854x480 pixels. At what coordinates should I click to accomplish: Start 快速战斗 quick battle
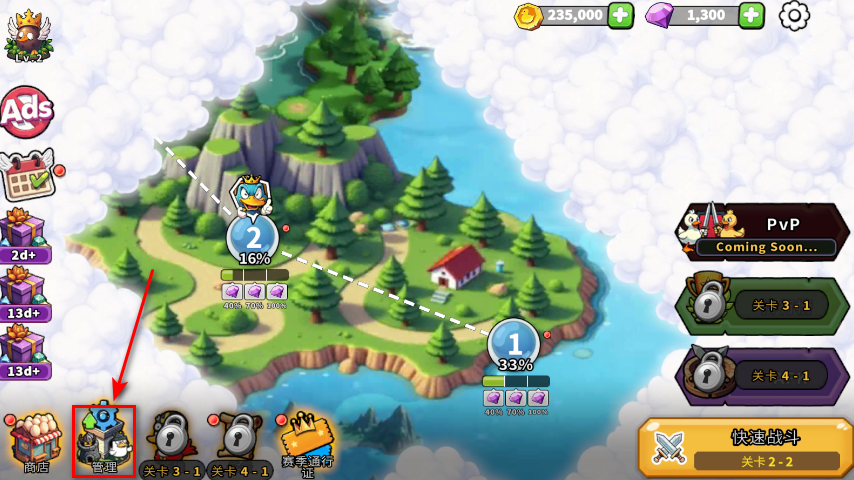[x=744, y=446]
